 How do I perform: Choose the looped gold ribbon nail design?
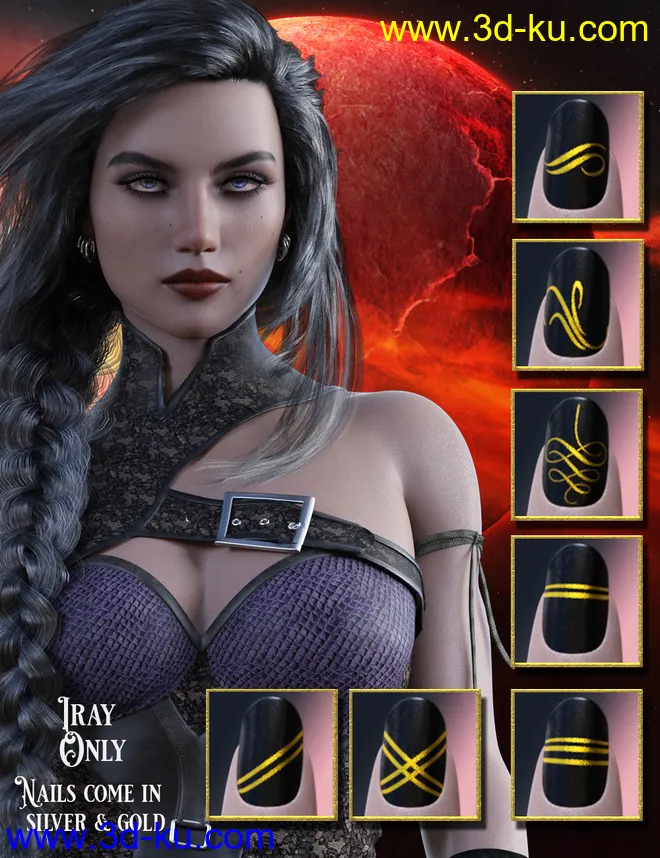tap(577, 305)
